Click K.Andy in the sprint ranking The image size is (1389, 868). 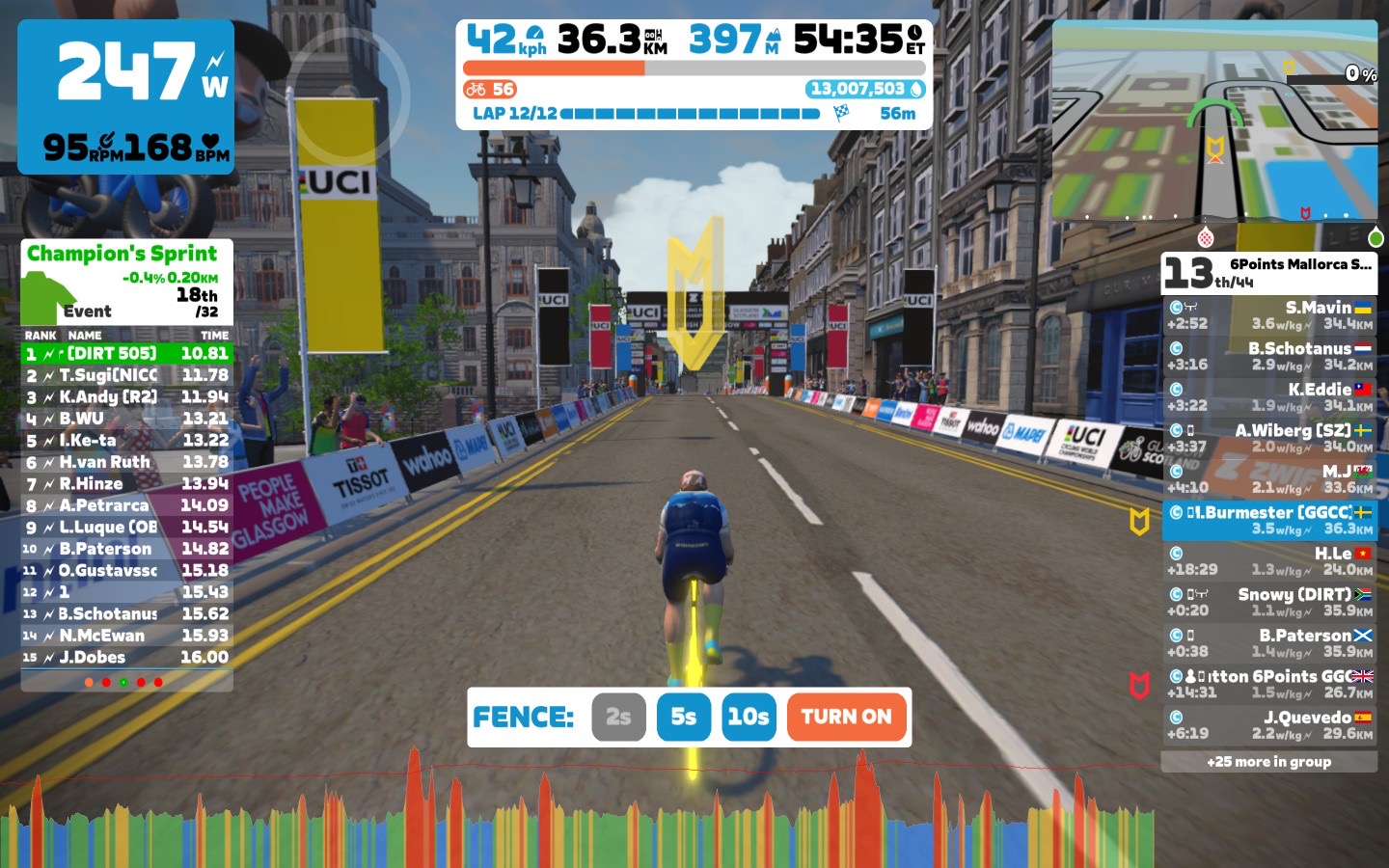tap(126, 396)
